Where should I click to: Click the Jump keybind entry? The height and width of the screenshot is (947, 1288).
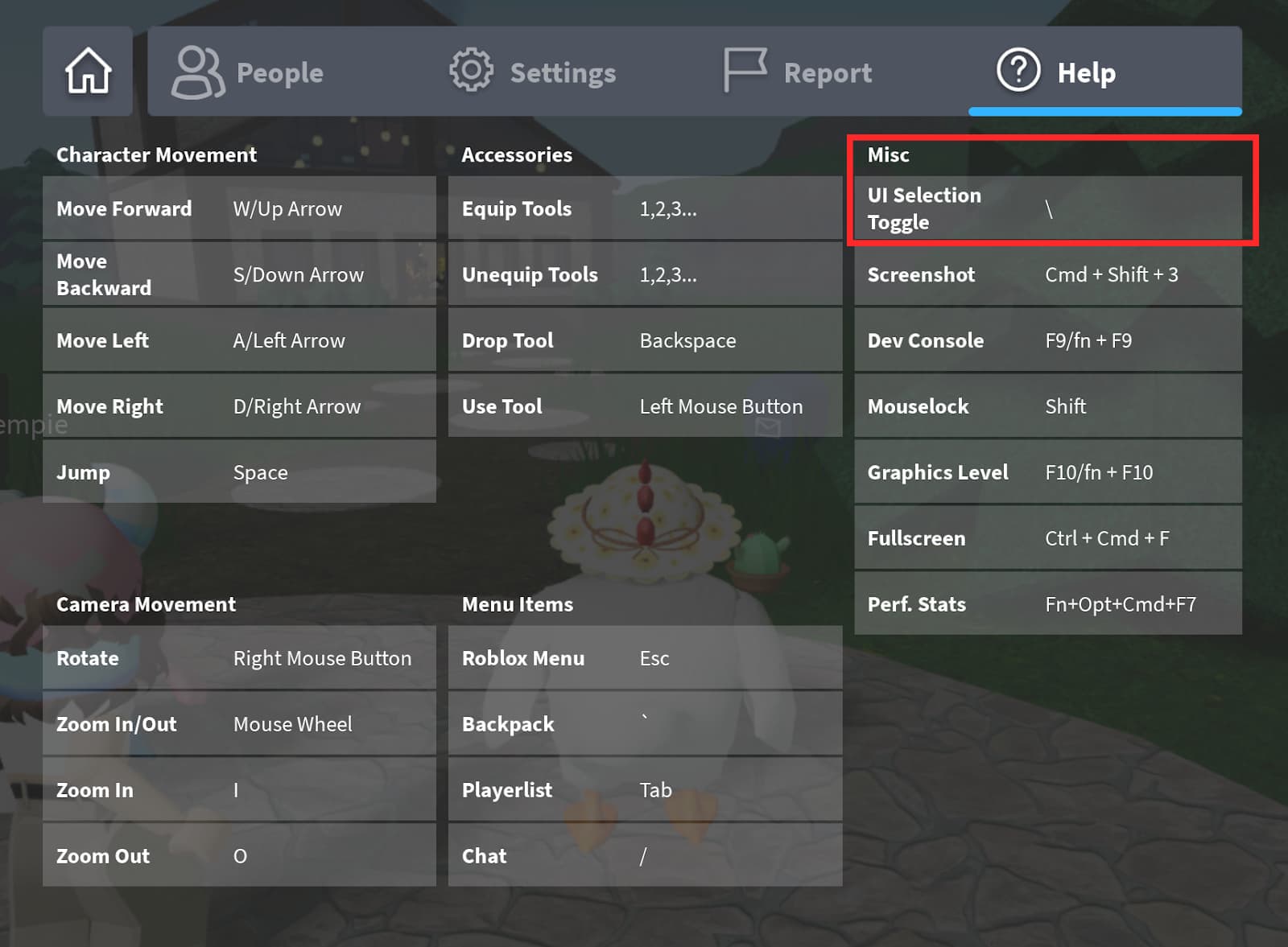click(x=238, y=472)
